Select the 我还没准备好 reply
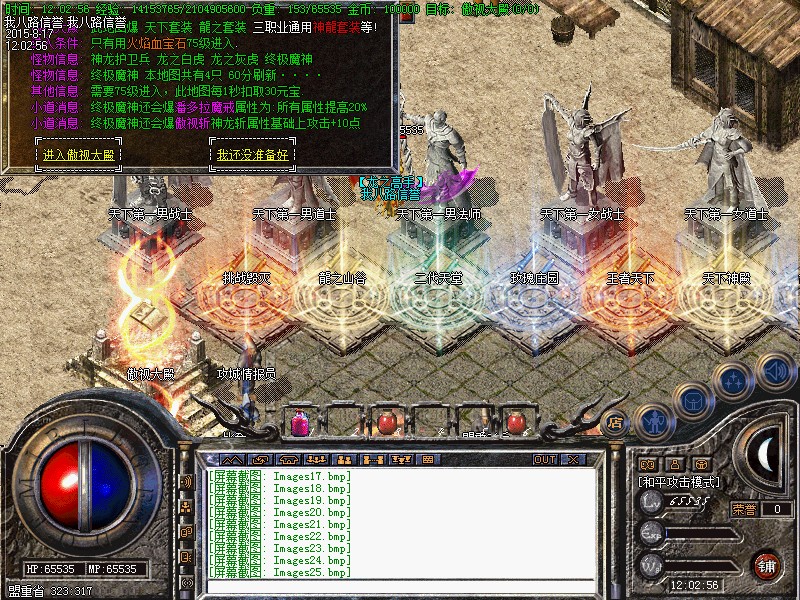 tap(252, 155)
